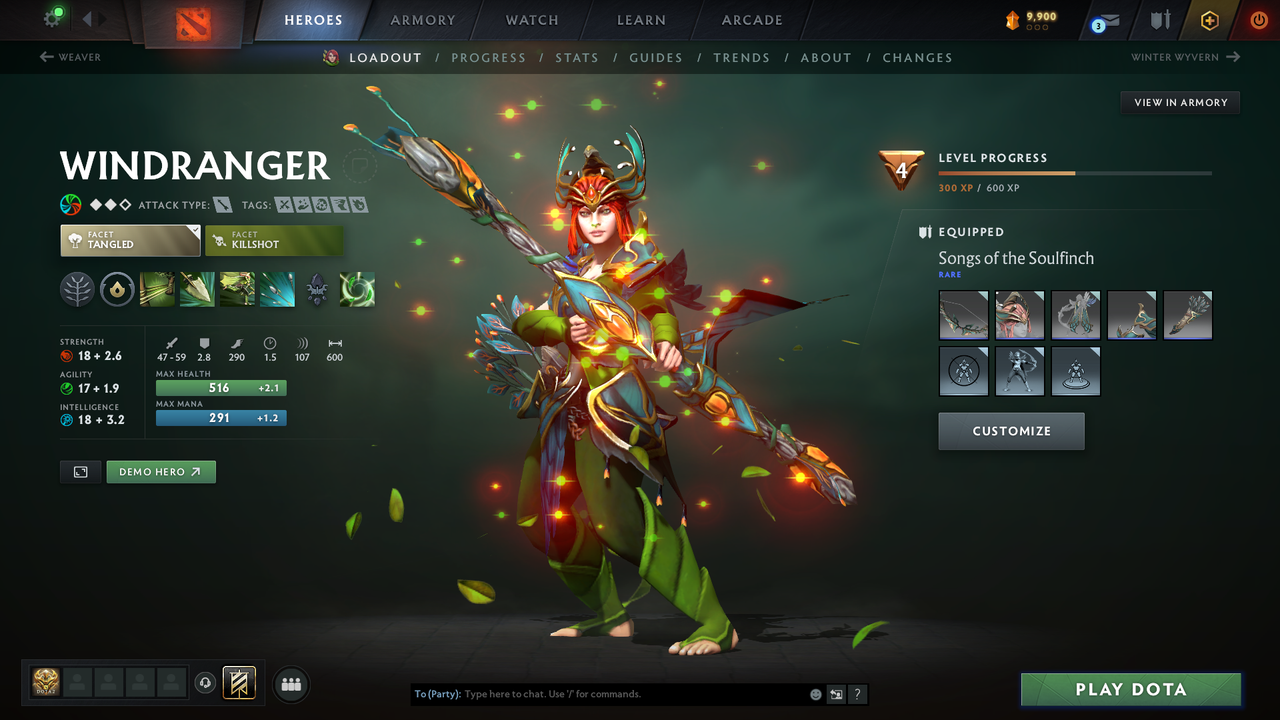This screenshot has width=1280, height=720.
Task: Click the Level Progress XP bar
Action: click(x=1075, y=172)
